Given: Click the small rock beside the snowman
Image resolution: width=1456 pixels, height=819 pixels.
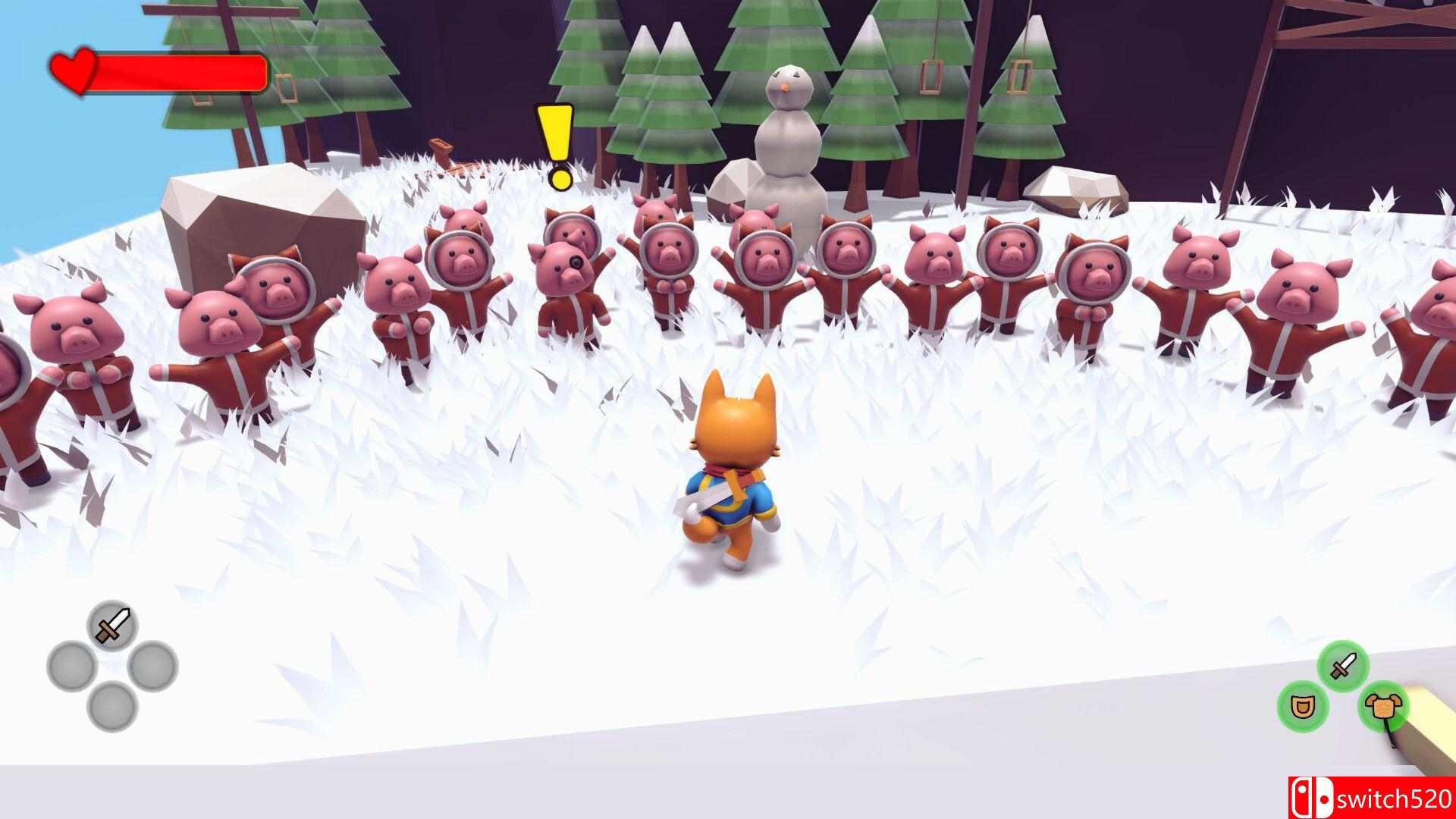Looking at the screenshot, I should pos(734,186).
